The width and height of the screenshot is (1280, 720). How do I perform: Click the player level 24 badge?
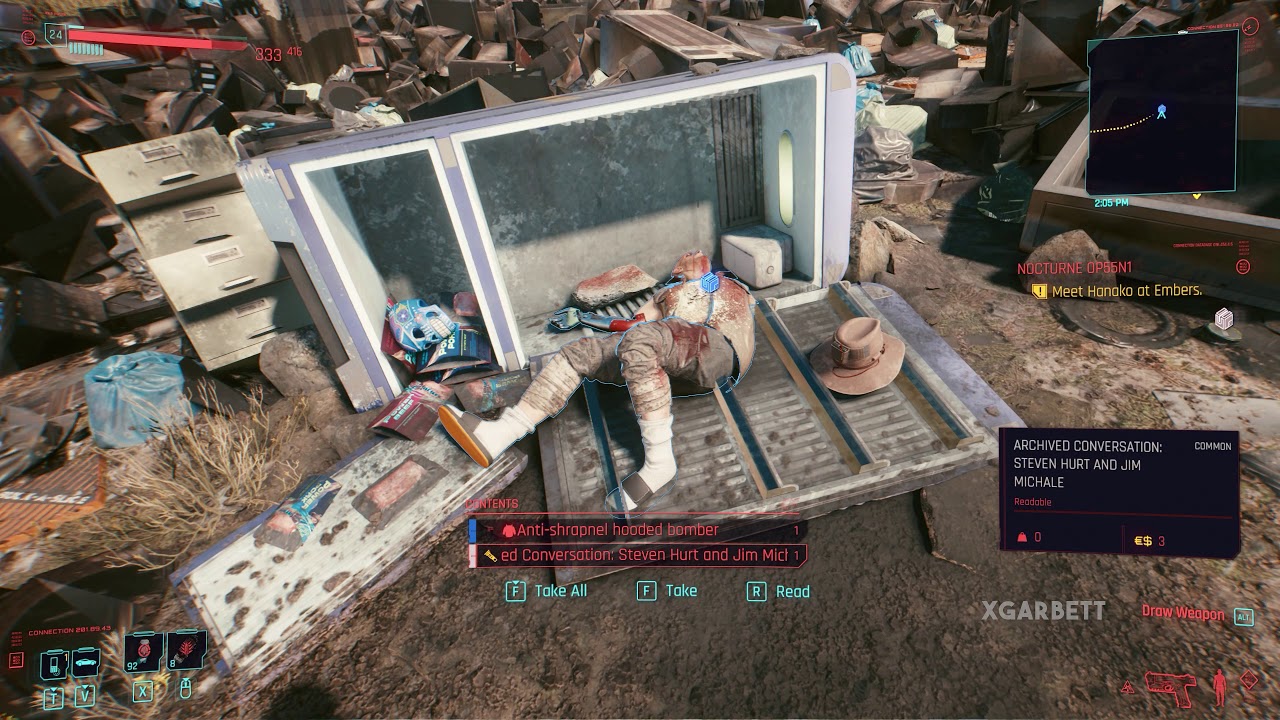56,35
